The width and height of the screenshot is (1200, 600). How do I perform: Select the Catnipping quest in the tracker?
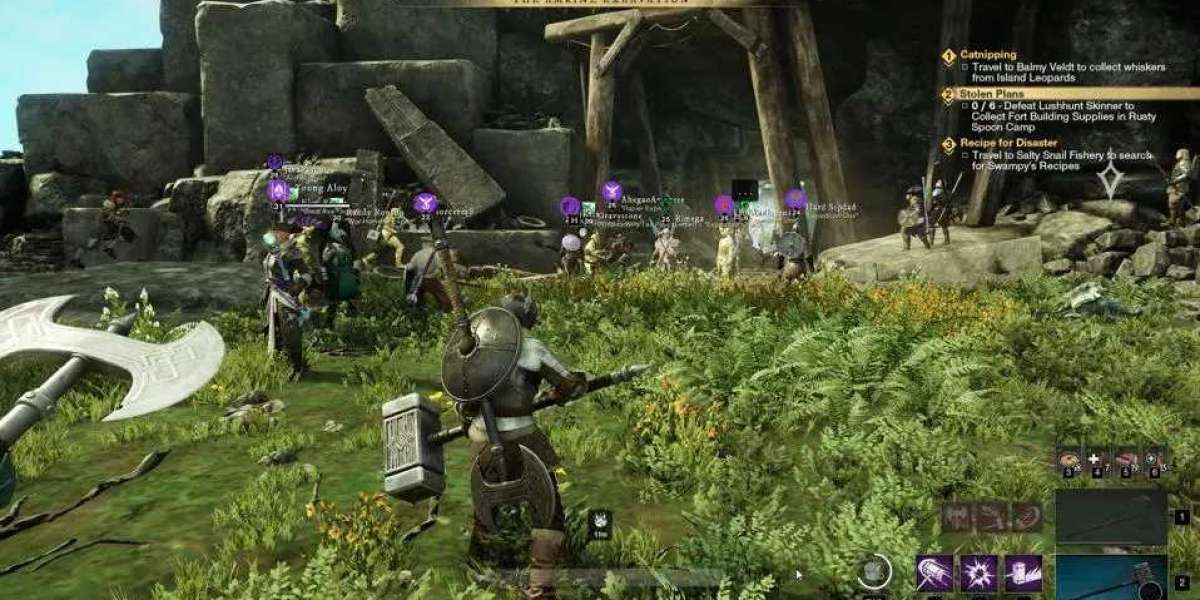[x=988, y=56]
